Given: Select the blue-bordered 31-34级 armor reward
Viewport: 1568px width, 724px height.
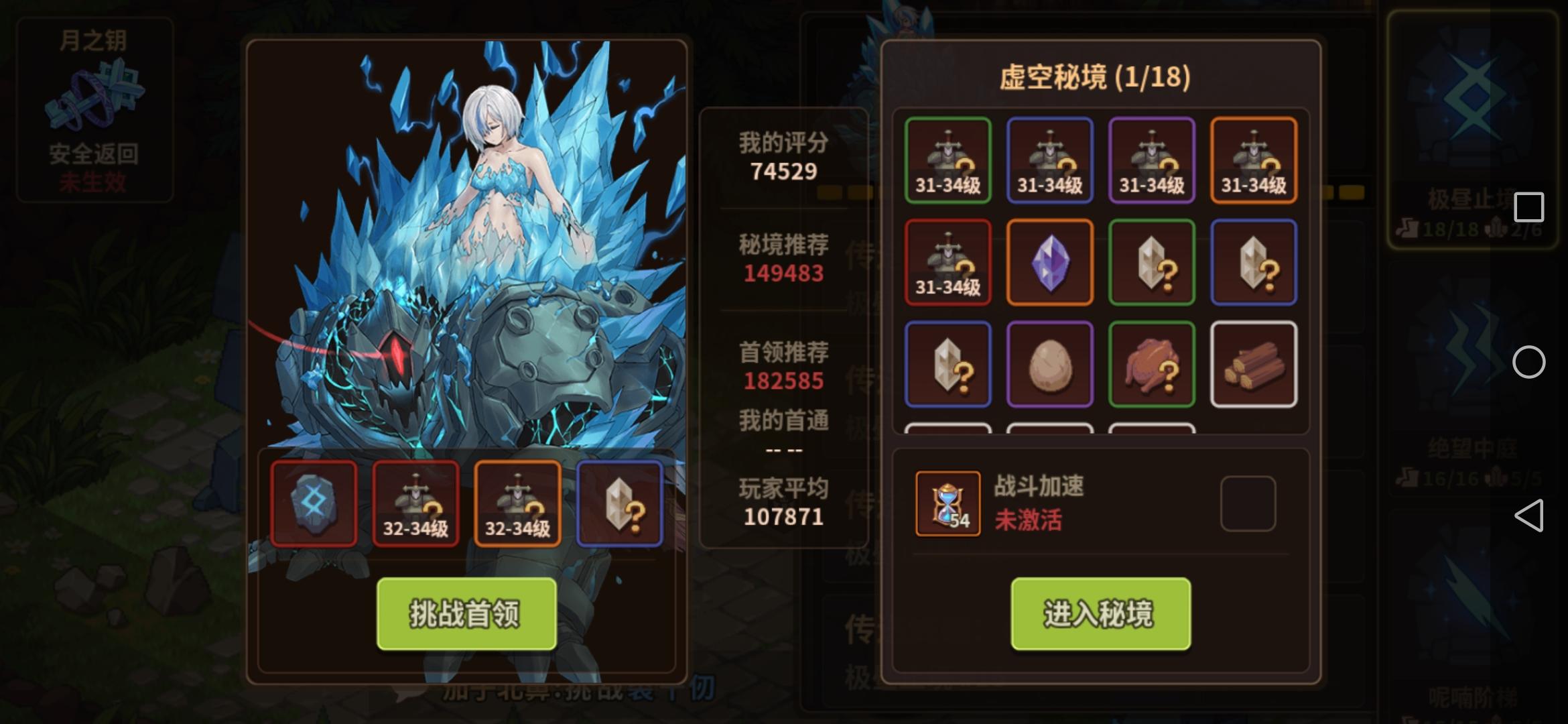Looking at the screenshot, I should (1049, 161).
